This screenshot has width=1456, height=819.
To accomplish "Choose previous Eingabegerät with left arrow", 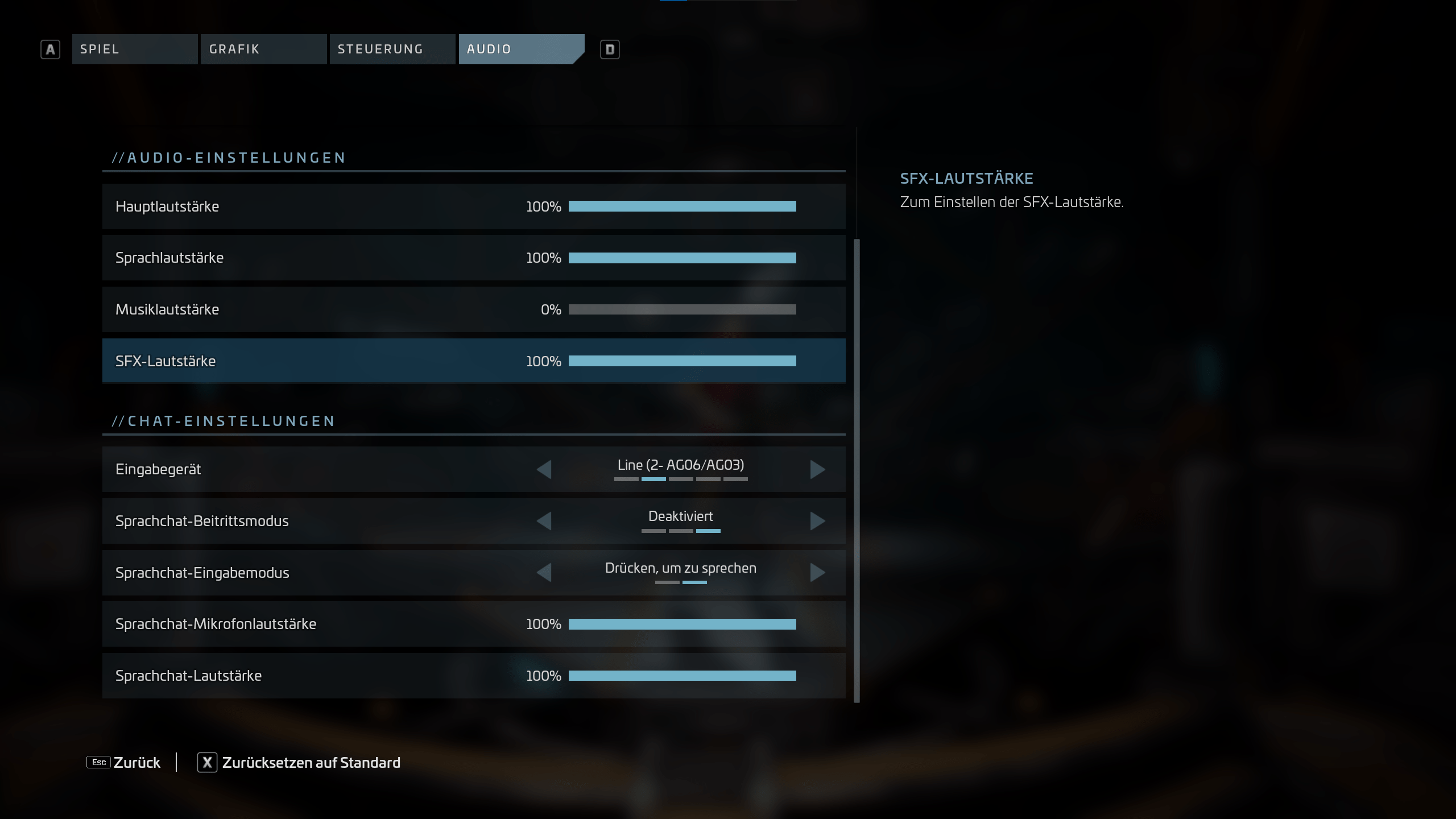I will coord(544,469).
